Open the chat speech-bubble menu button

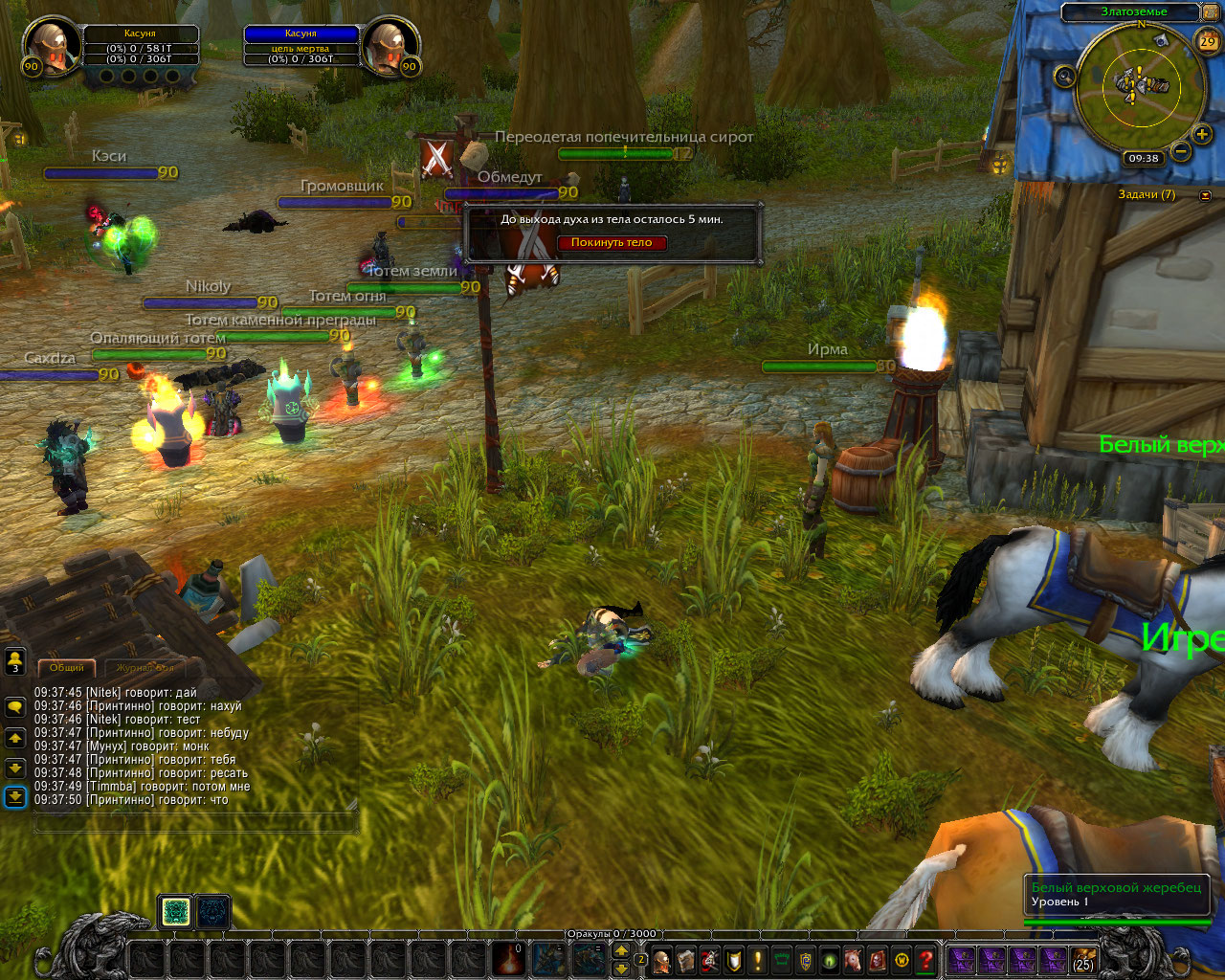pos(15,707)
